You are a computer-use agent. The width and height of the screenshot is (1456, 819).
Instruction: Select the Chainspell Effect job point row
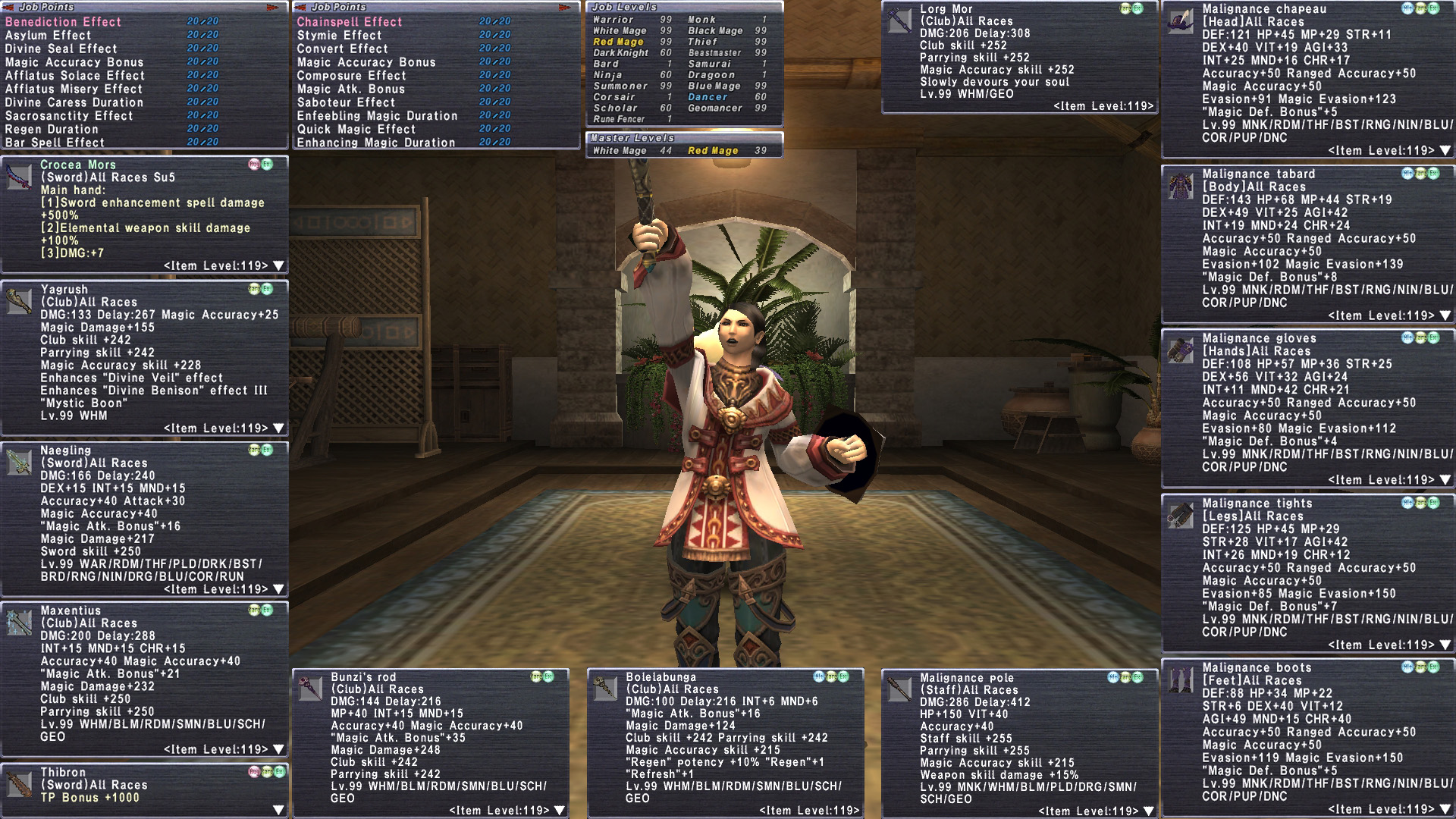pos(350,22)
